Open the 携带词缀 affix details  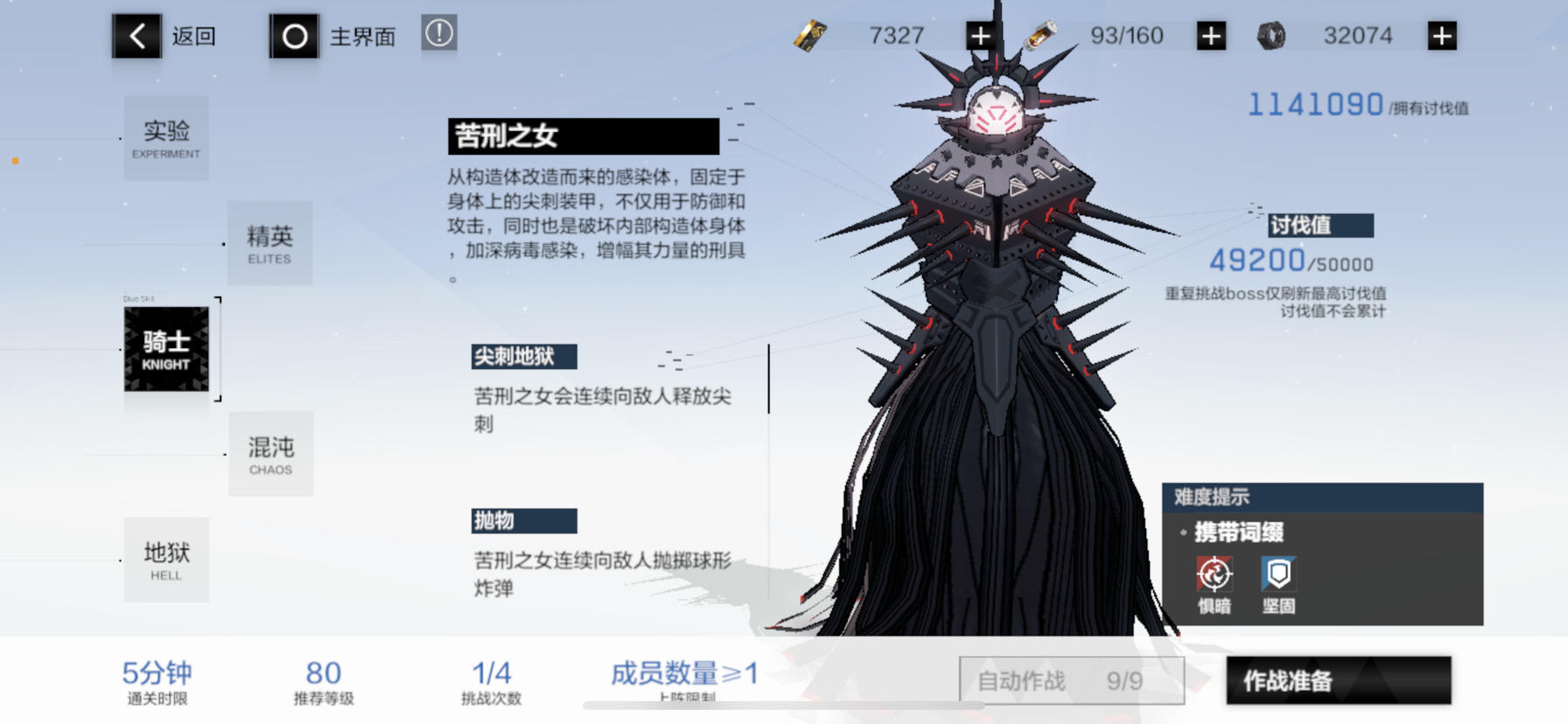tap(1238, 532)
